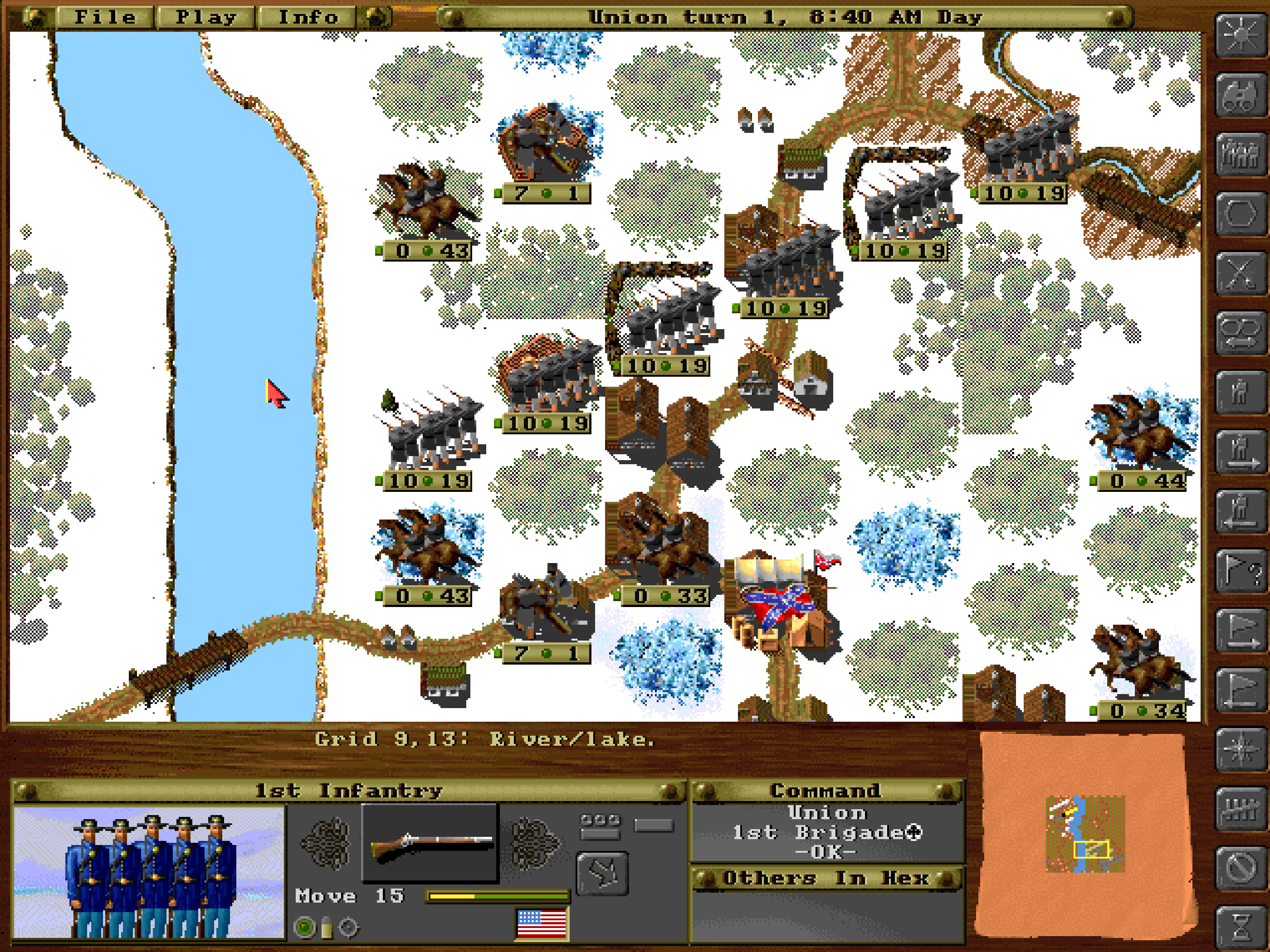Toggle the bullet ammunition indicator
The width and height of the screenshot is (1270, 952).
(x=327, y=928)
